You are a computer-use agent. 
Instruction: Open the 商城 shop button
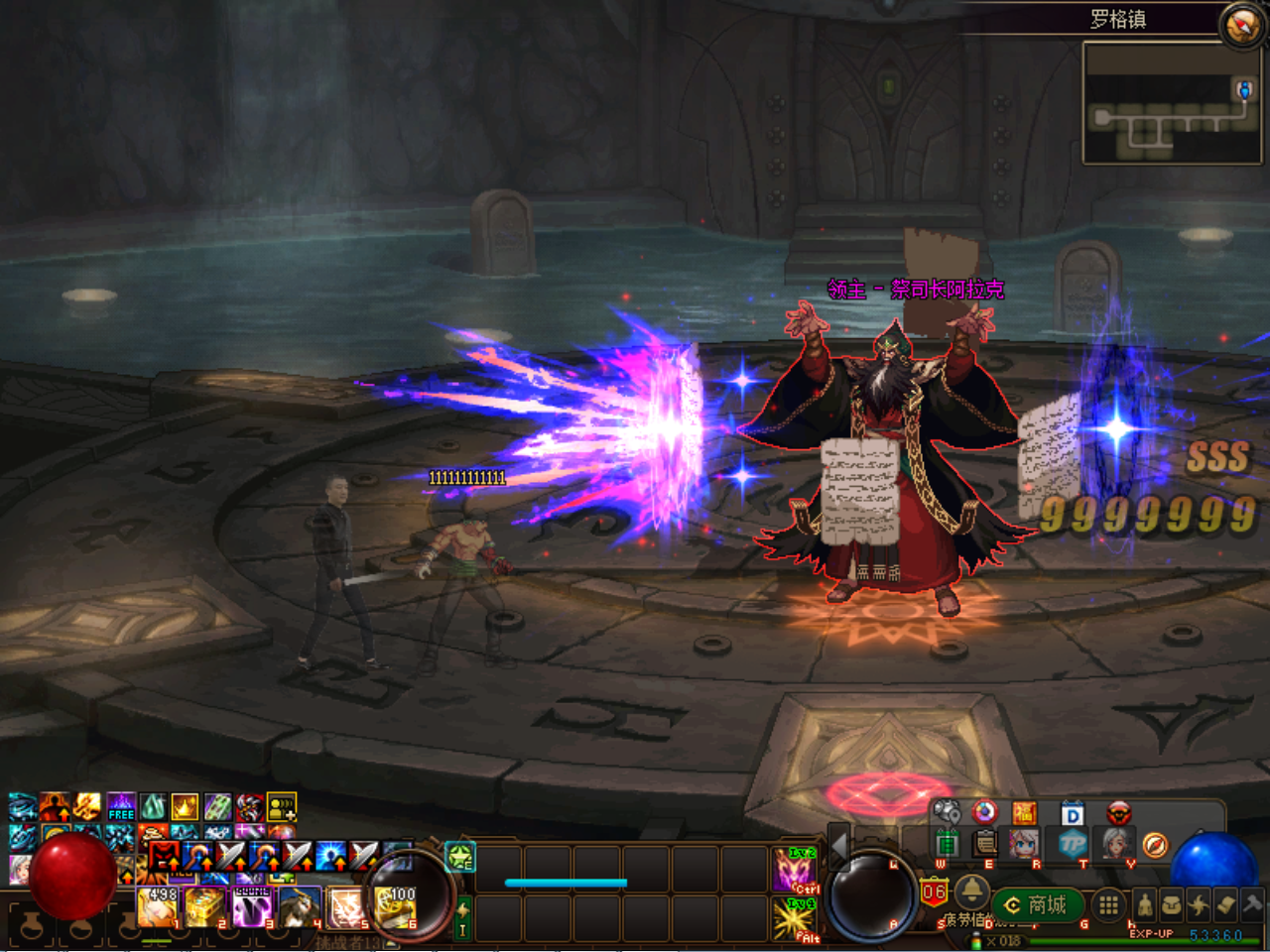(1037, 904)
